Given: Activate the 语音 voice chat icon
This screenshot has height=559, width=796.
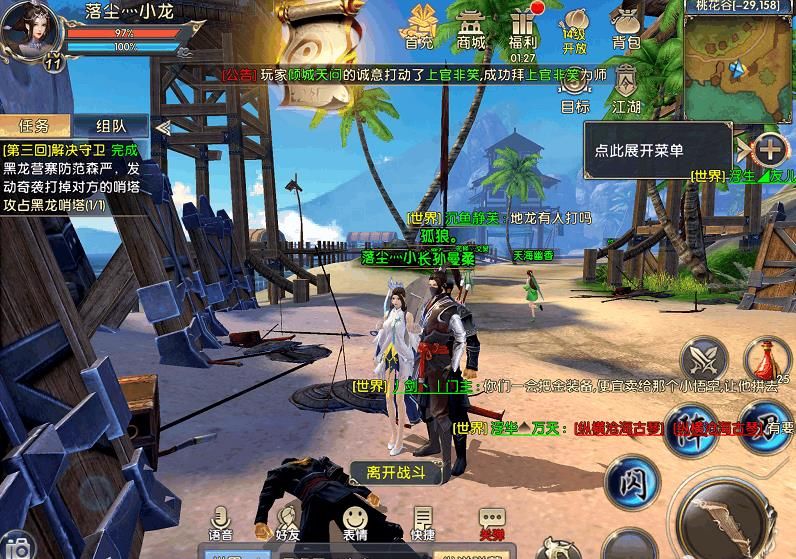Looking at the screenshot, I should [x=221, y=522].
